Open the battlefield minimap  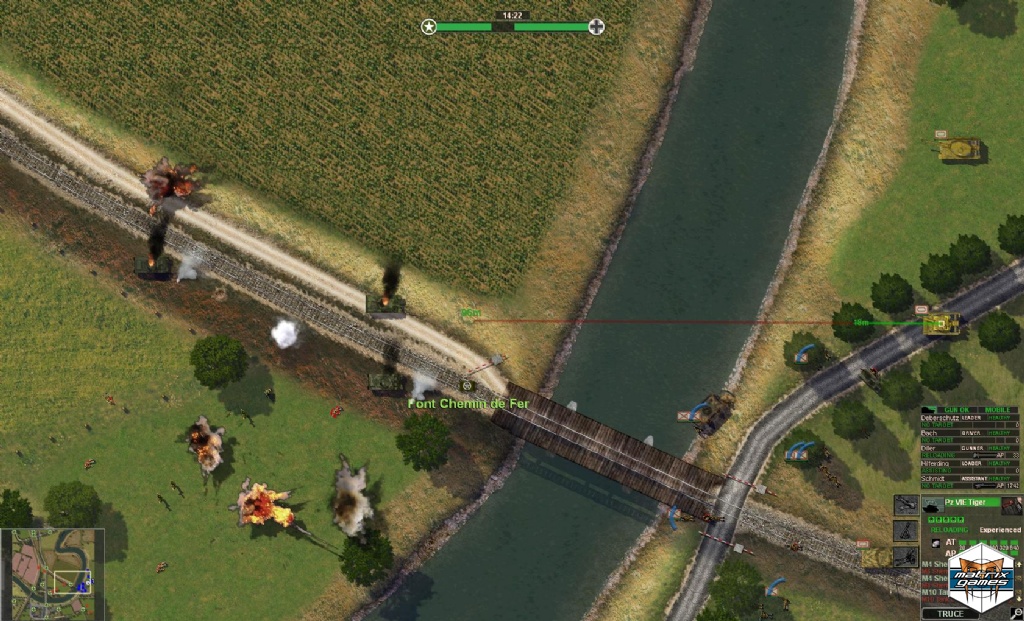click(52, 574)
